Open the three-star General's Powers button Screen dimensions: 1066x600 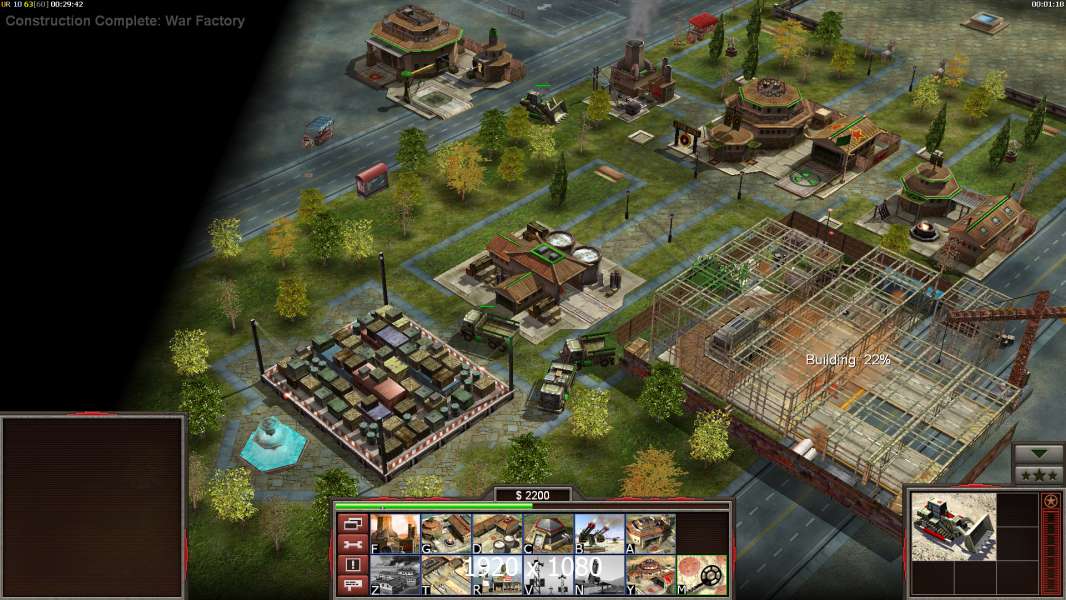tap(1038, 475)
